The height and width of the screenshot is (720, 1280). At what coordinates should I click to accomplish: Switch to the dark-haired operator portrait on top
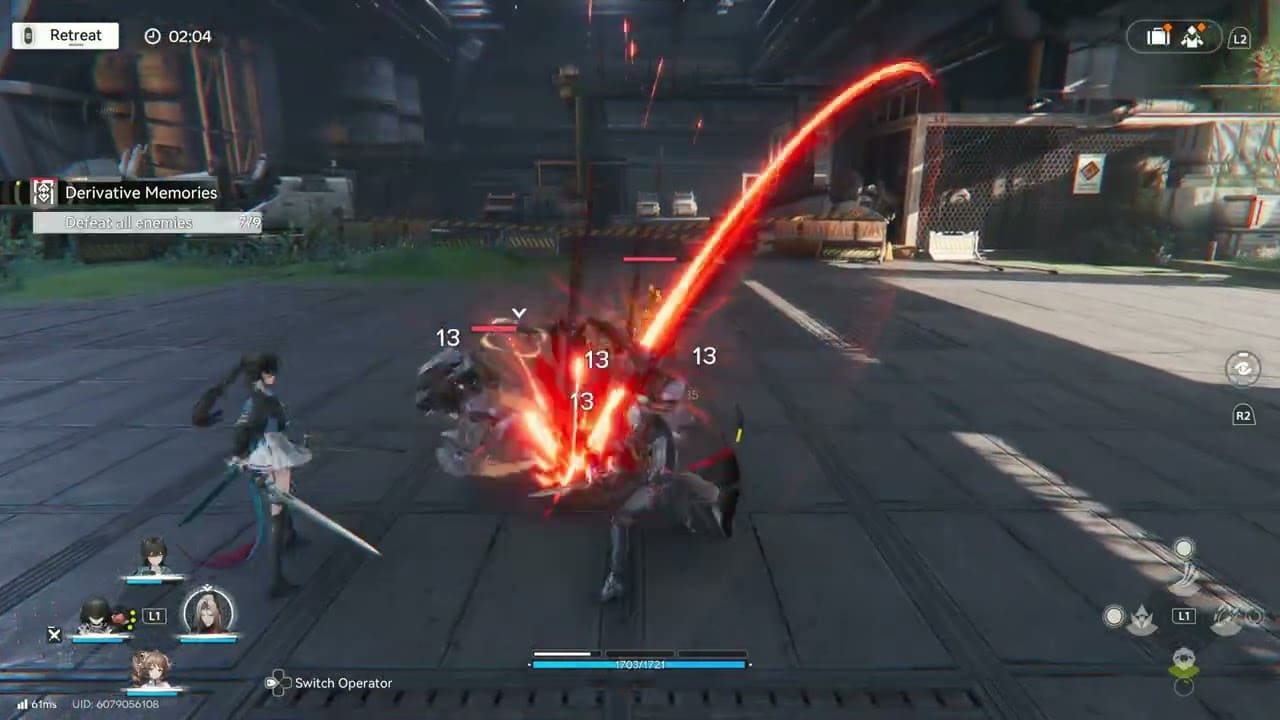153,556
